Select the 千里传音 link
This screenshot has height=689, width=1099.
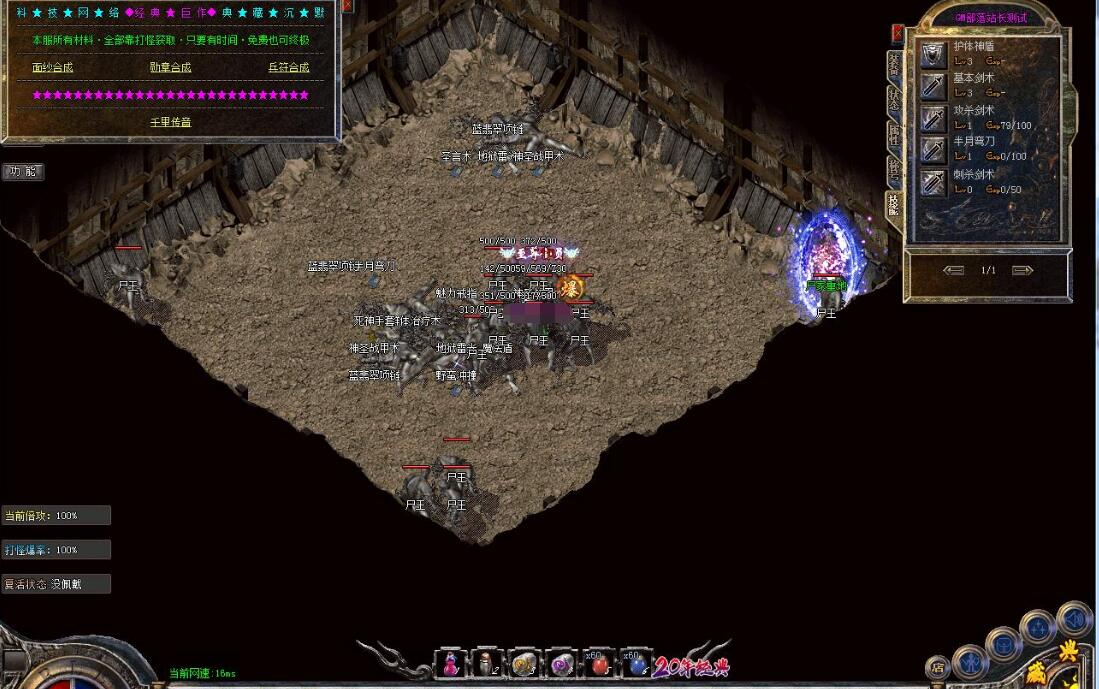point(170,122)
